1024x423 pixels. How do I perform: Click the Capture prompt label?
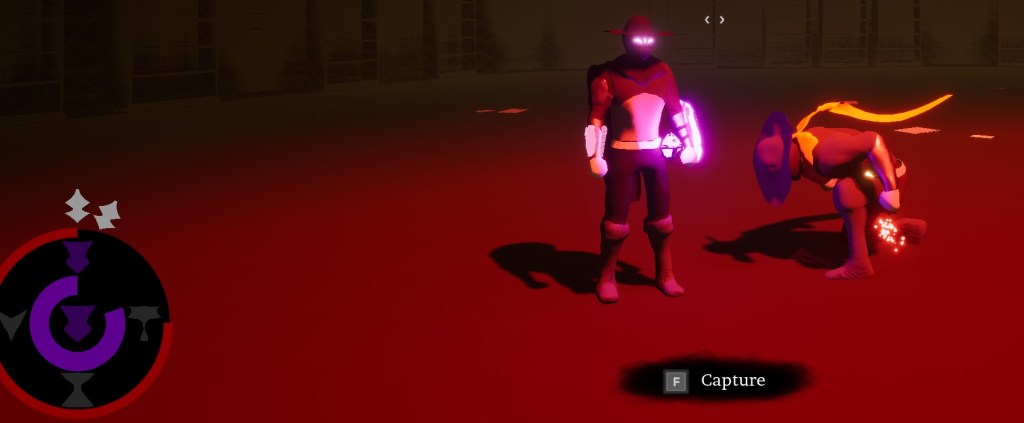coord(732,380)
